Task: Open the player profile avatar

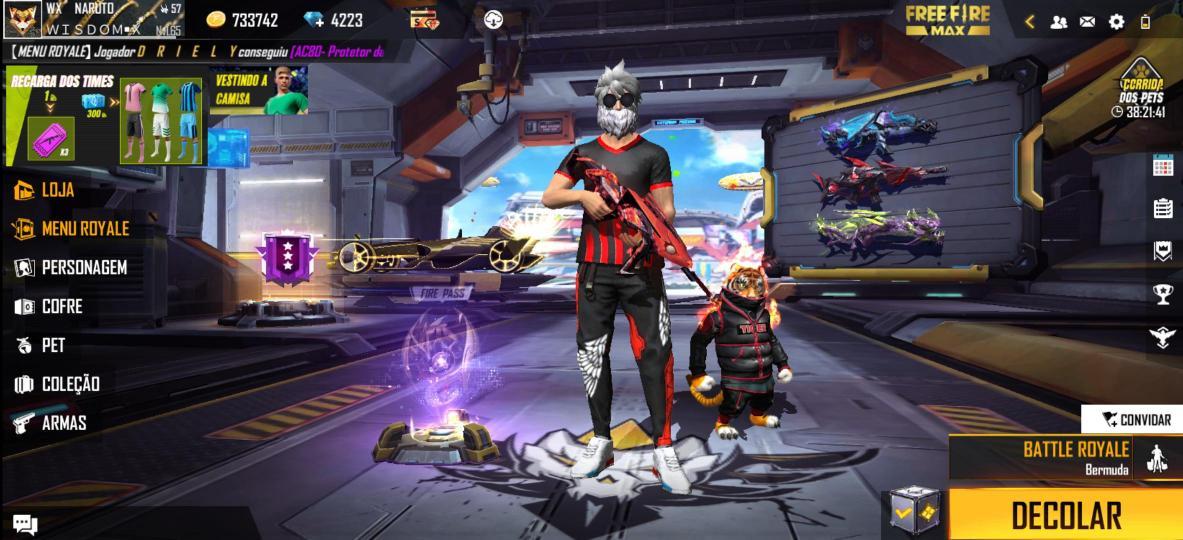Action: [22, 19]
